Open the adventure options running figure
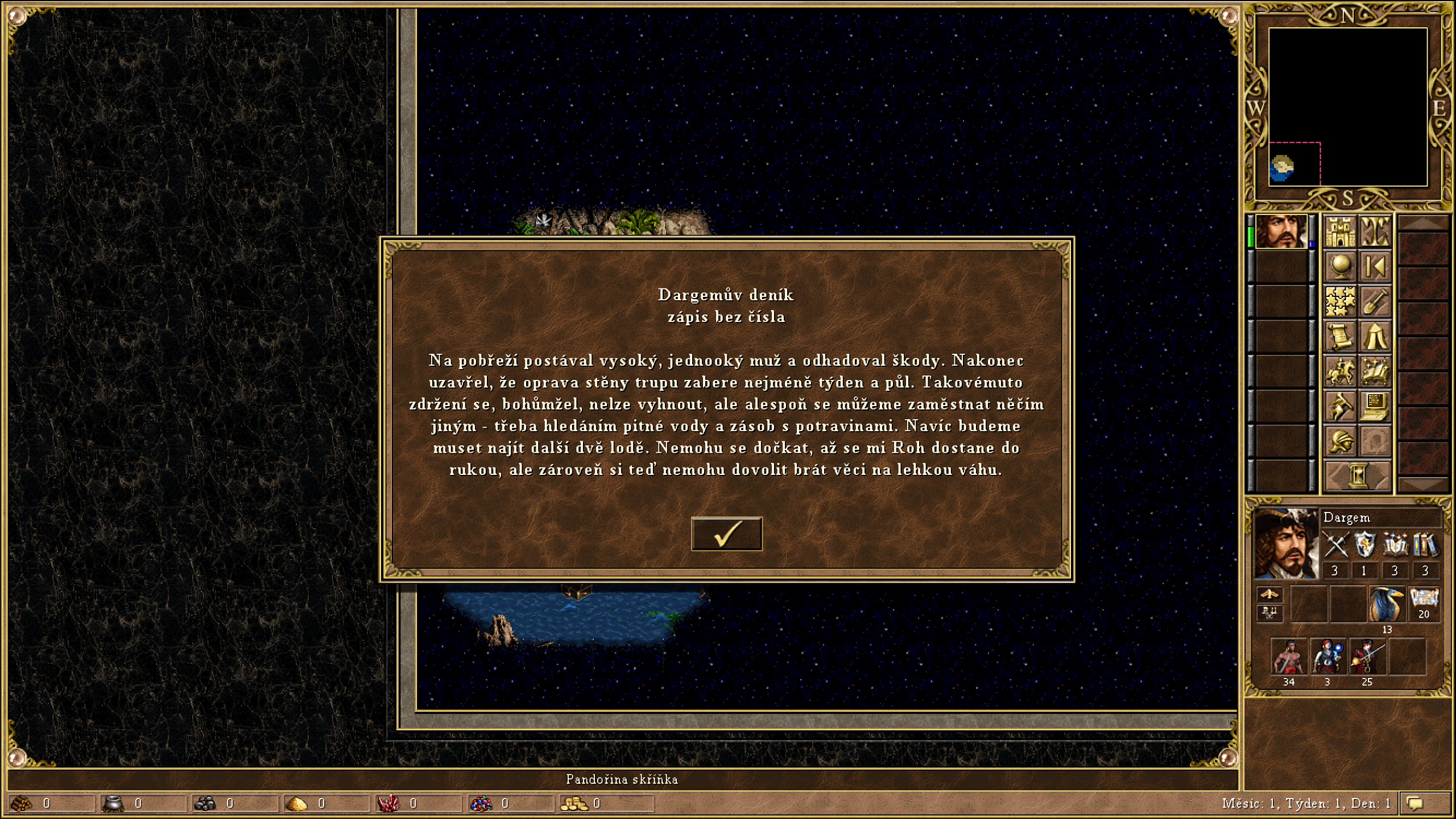The image size is (1456, 819). point(1340,406)
